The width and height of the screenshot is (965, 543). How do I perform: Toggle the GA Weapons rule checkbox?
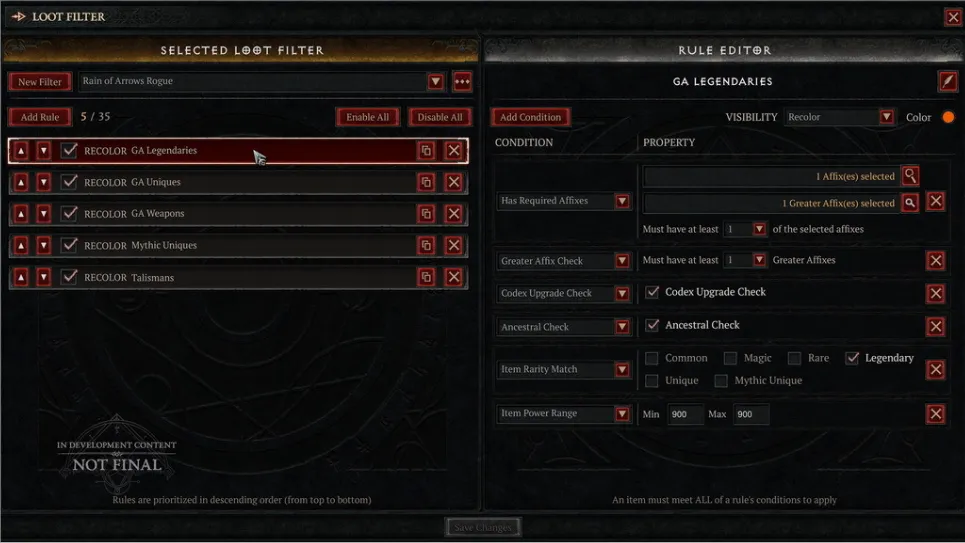pyautogui.click(x=69, y=214)
